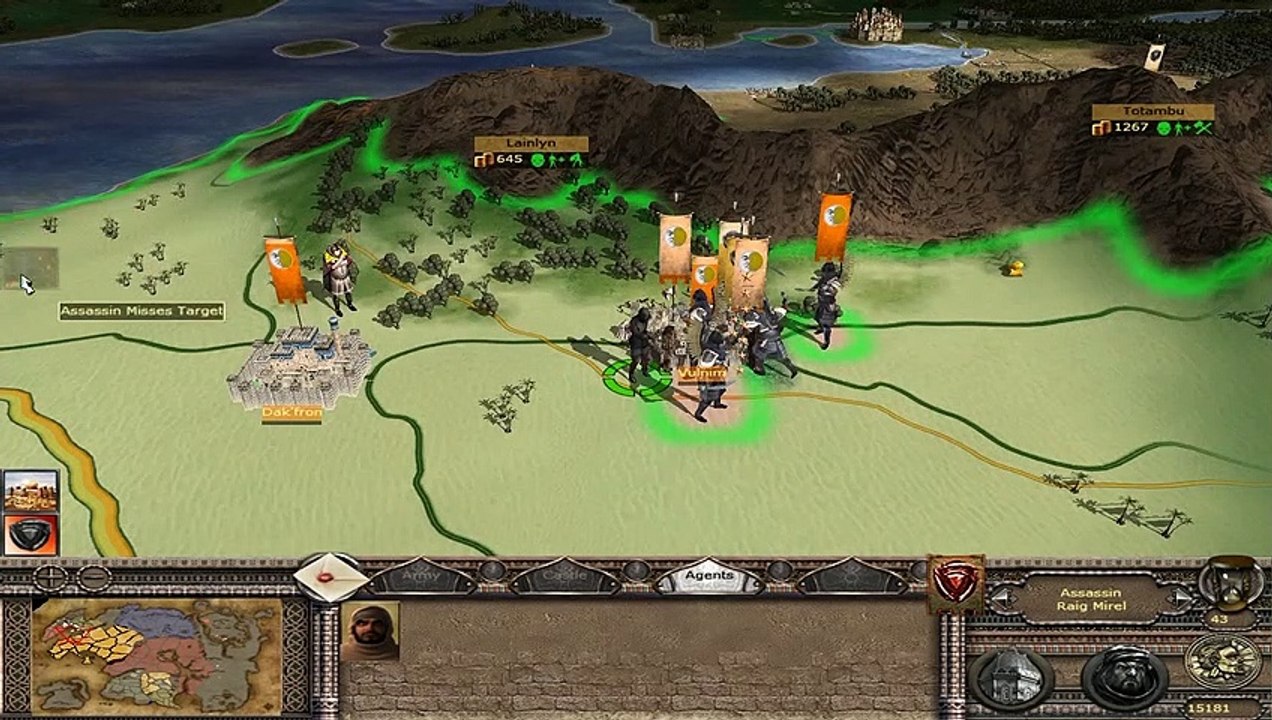Switch to the Agents tab
The image size is (1272, 720).
click(x=709, y=577)
